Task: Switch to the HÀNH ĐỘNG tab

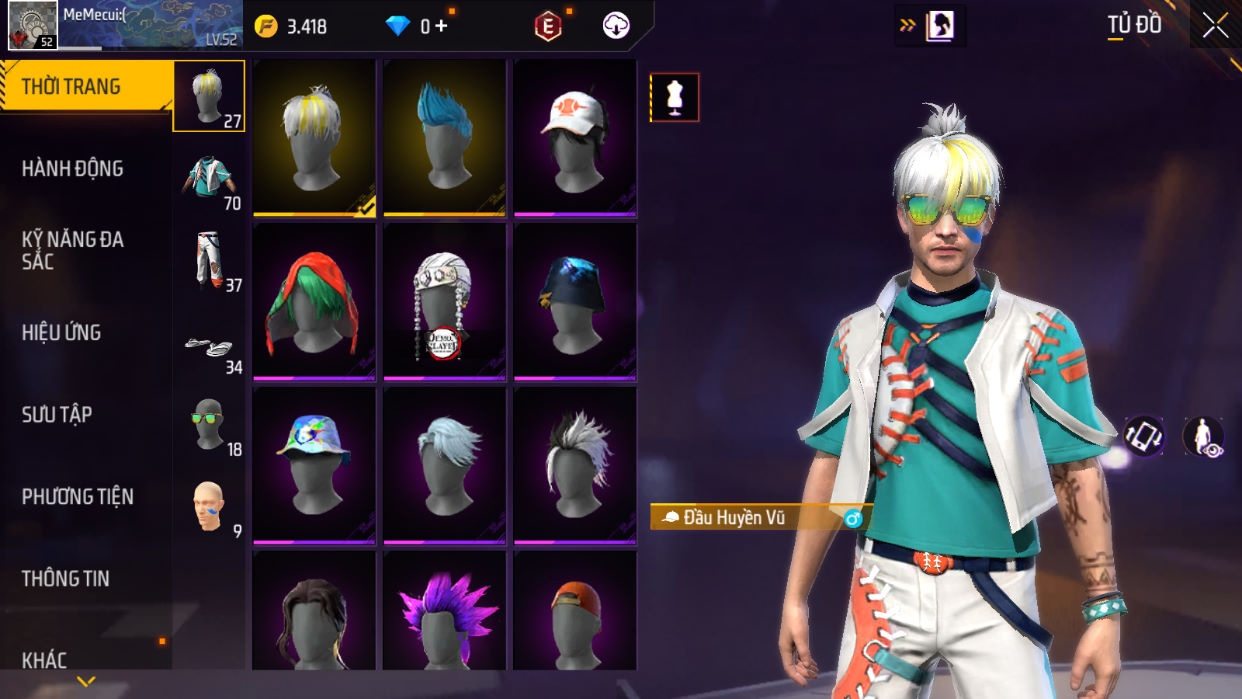Action: [x=73, y=169]
